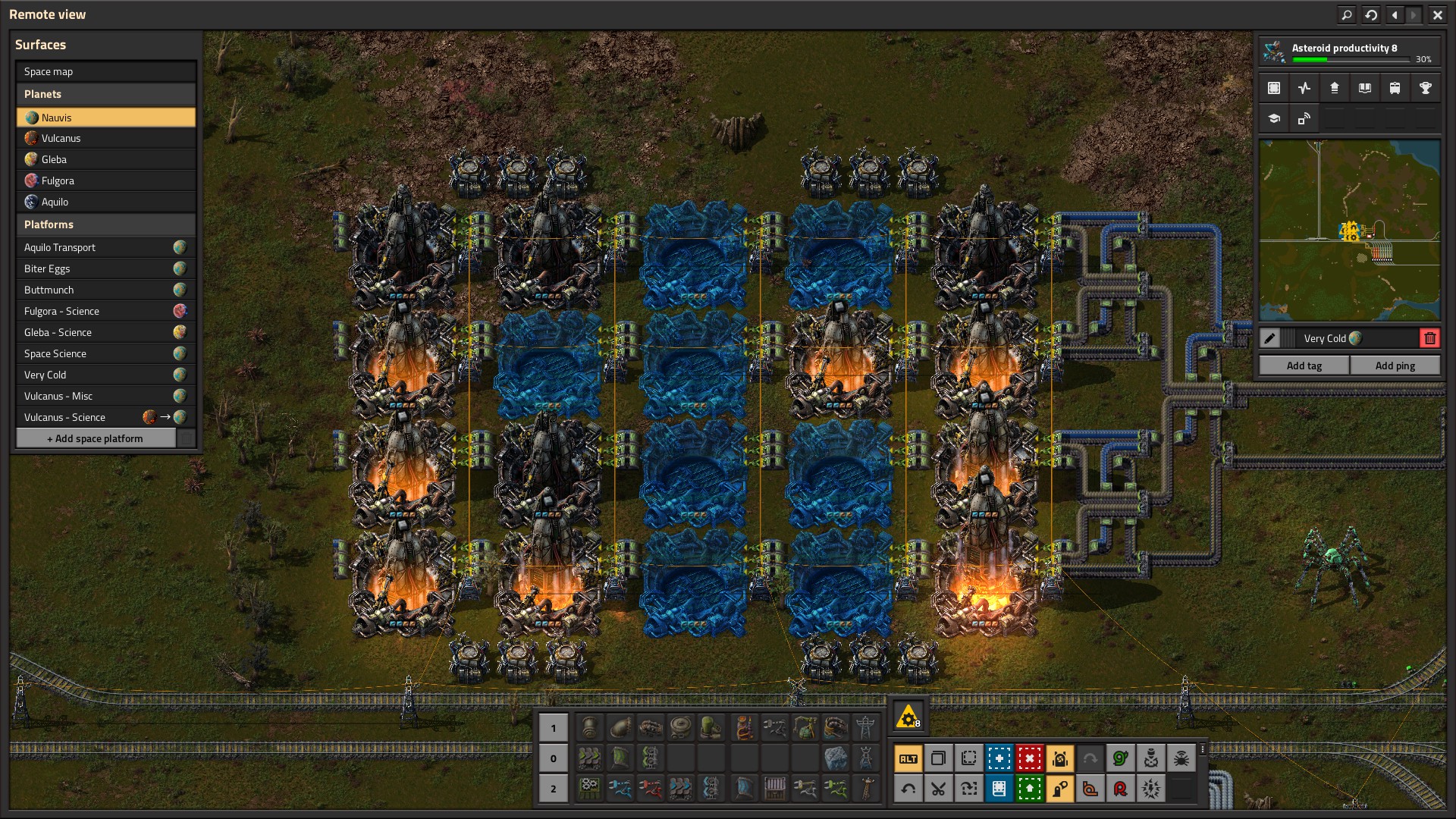Screen dimensions: 1456x819
Task: Close the Remote view window
Action: (1437, 14)
